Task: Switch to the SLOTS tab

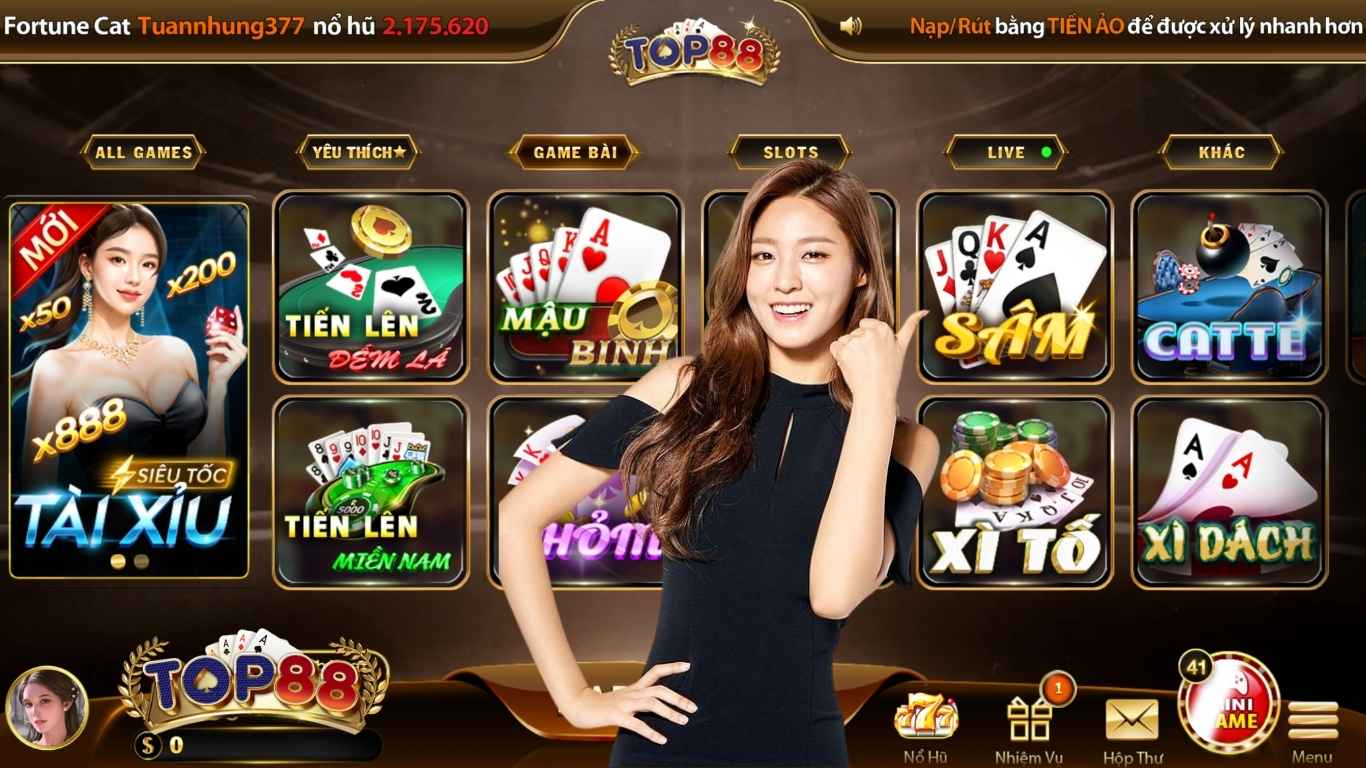Action: tap(789, 152)
